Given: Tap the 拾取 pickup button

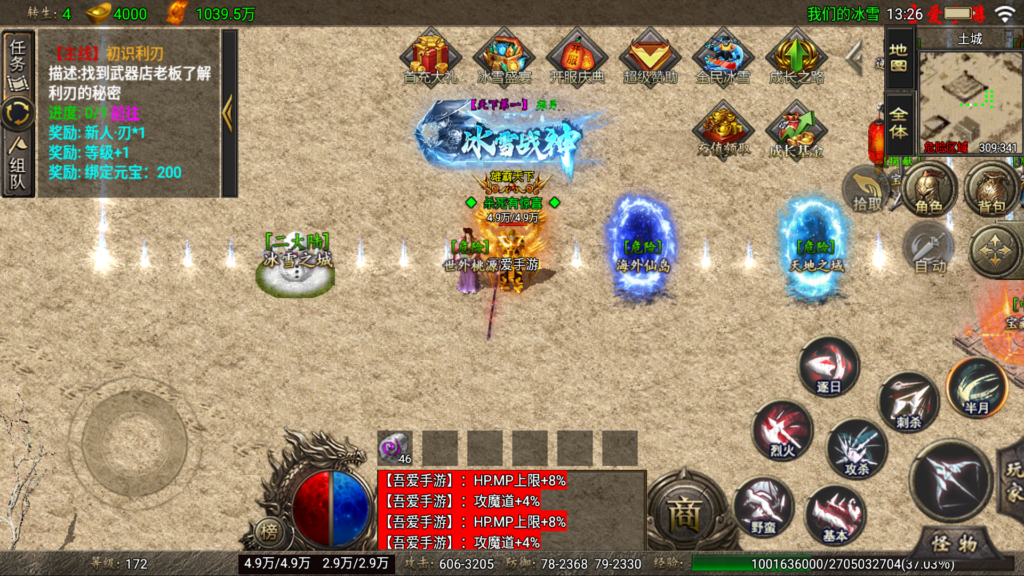Looking at the screenshot, I should 867,190.
